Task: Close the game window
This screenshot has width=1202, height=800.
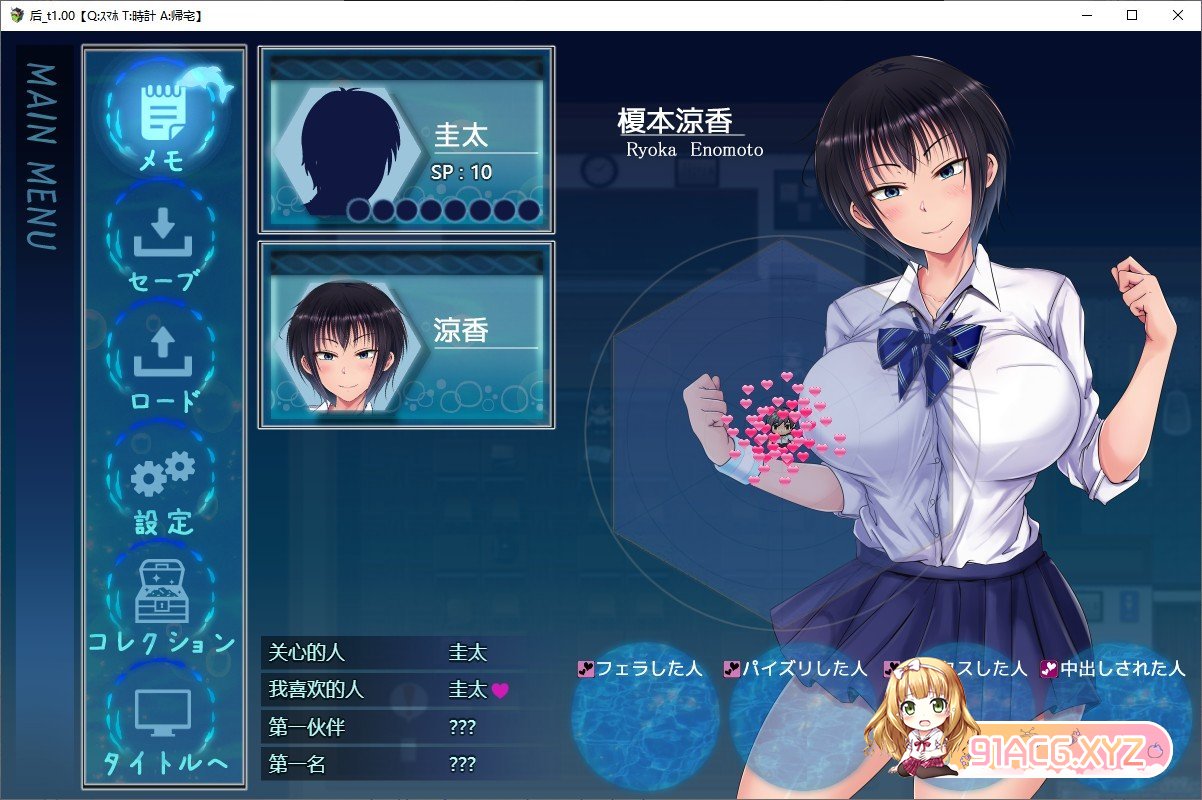Action: pyautogui.click(x=1178, y=15)
